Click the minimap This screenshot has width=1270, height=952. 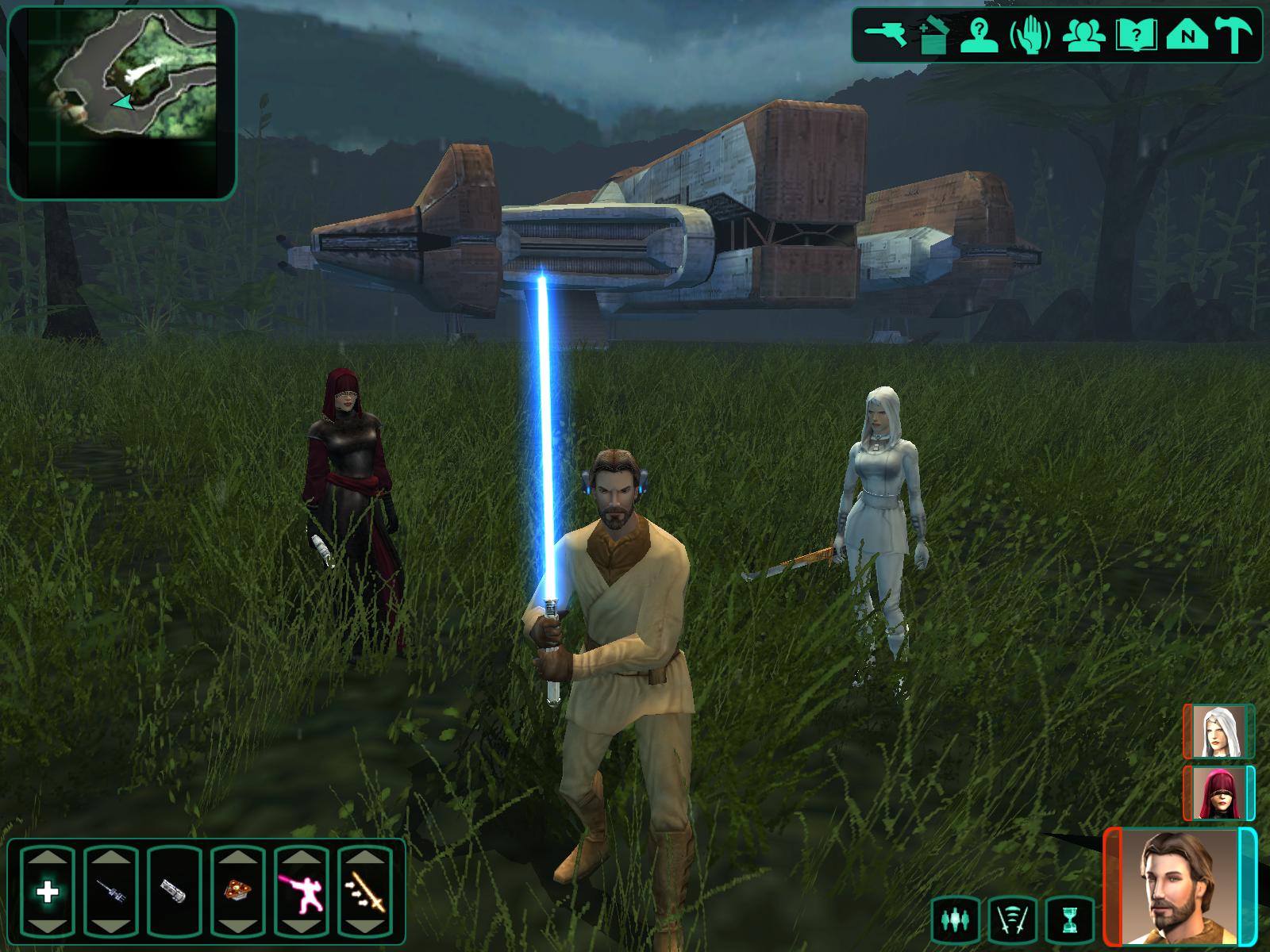(x=122, y=102)
